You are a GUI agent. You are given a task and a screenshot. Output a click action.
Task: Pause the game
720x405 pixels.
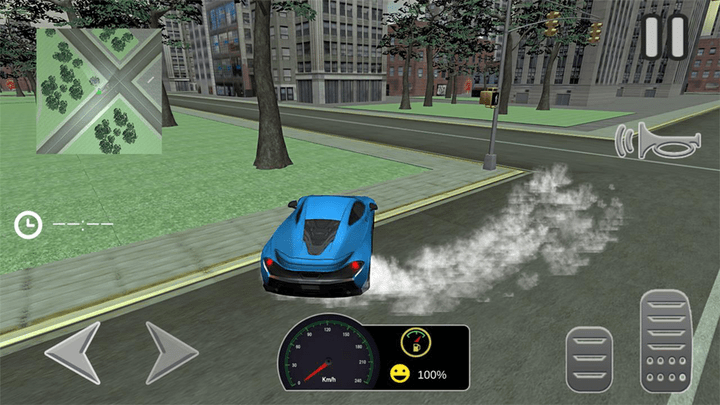pyautogui.click(x=664, y=36)
